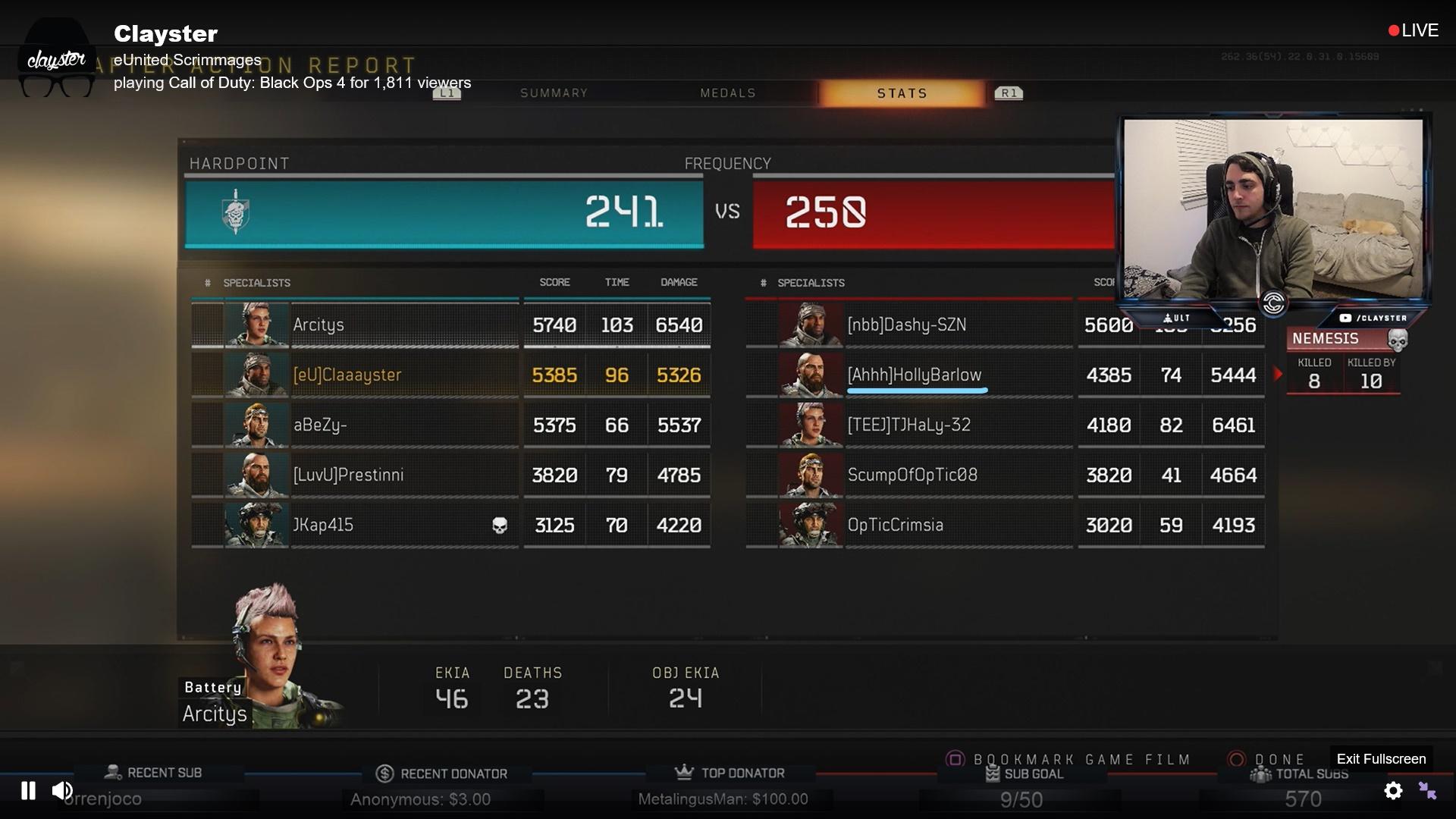
Task: Switch to the MEDALS tab
Action: [x=727, y=93]
